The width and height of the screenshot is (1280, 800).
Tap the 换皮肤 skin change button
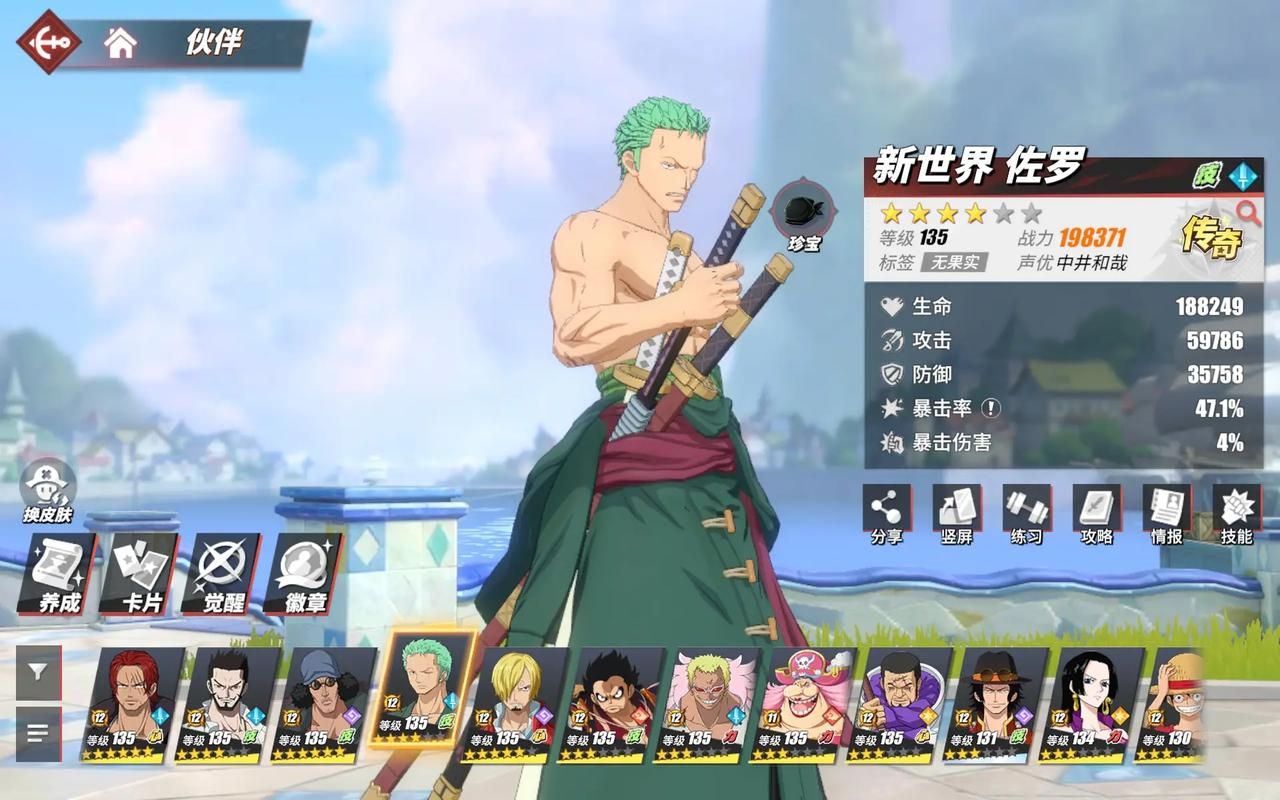pyautogui.click(x=49, y=491)
